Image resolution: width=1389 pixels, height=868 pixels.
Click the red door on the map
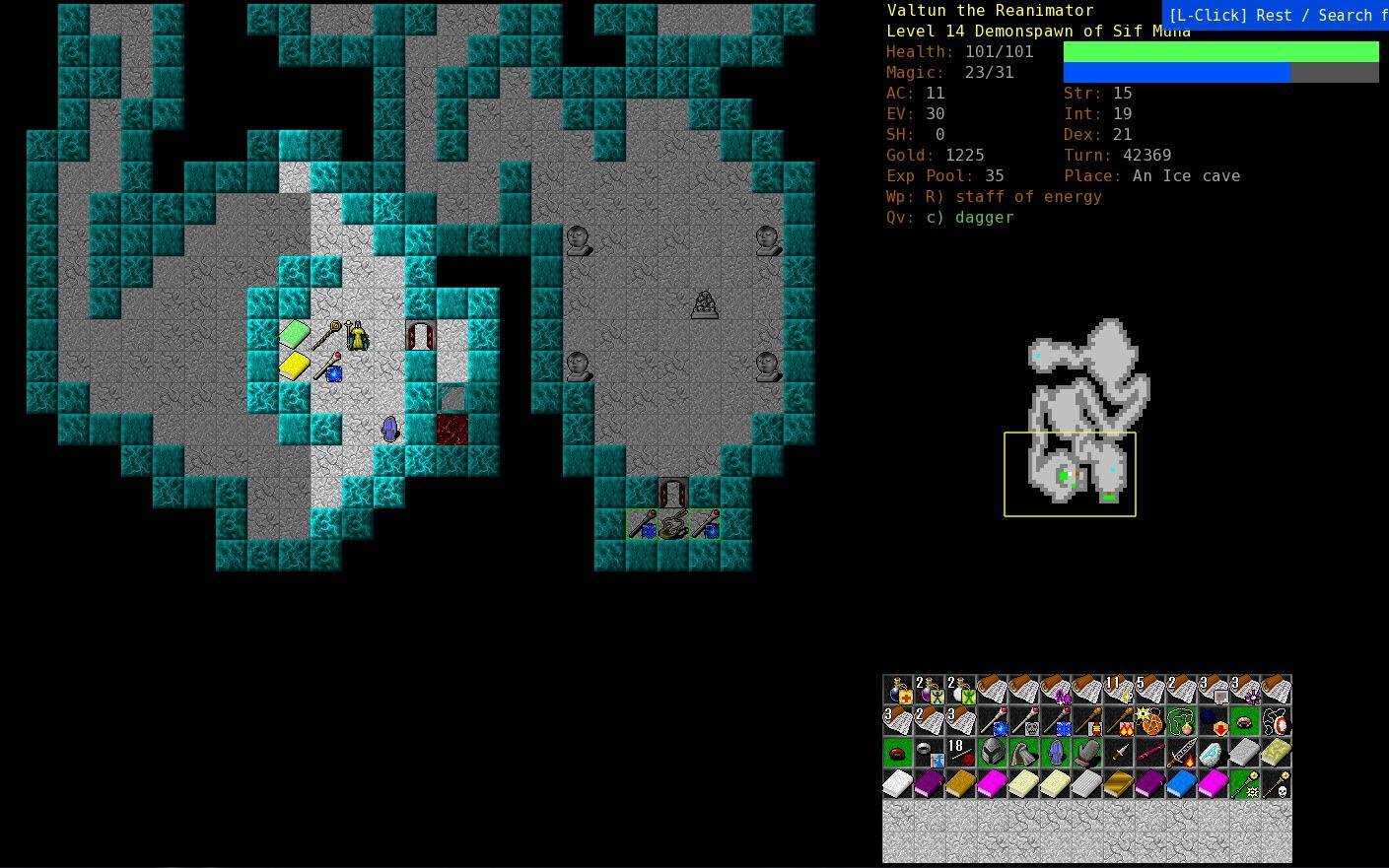coord(451,428)
